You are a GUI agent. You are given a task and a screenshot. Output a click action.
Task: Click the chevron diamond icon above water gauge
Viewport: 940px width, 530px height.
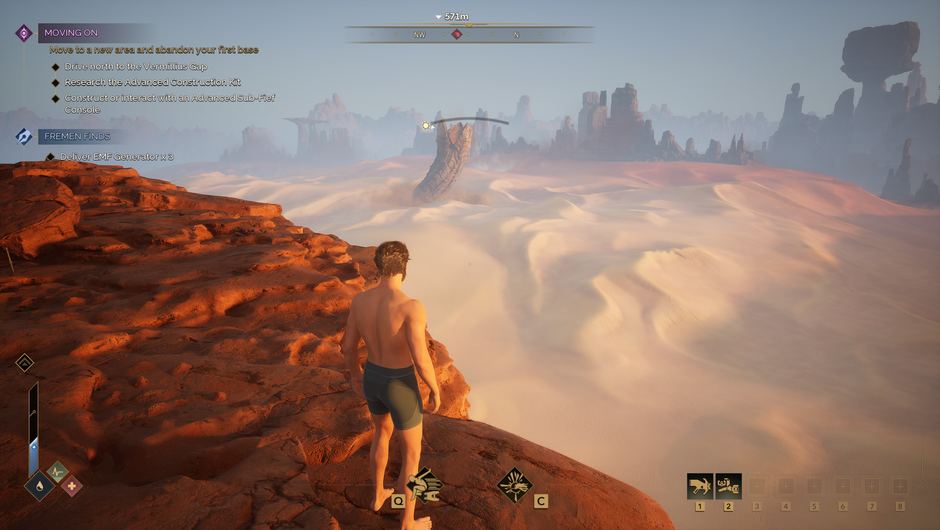25,362
